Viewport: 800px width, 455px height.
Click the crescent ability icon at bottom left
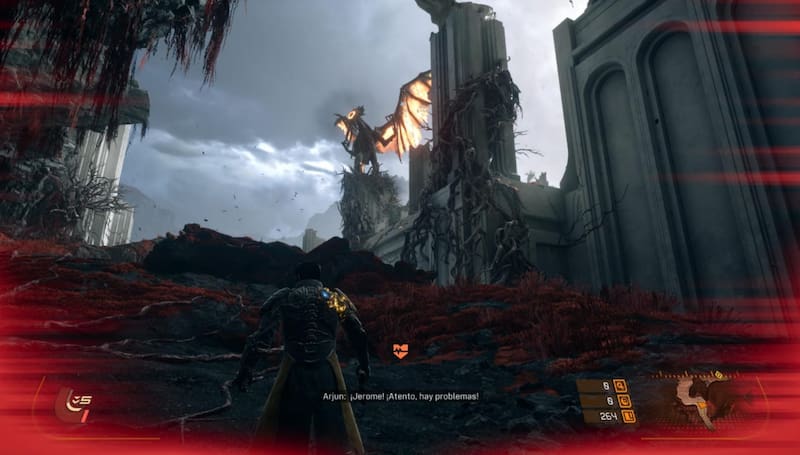click(72, 403)
